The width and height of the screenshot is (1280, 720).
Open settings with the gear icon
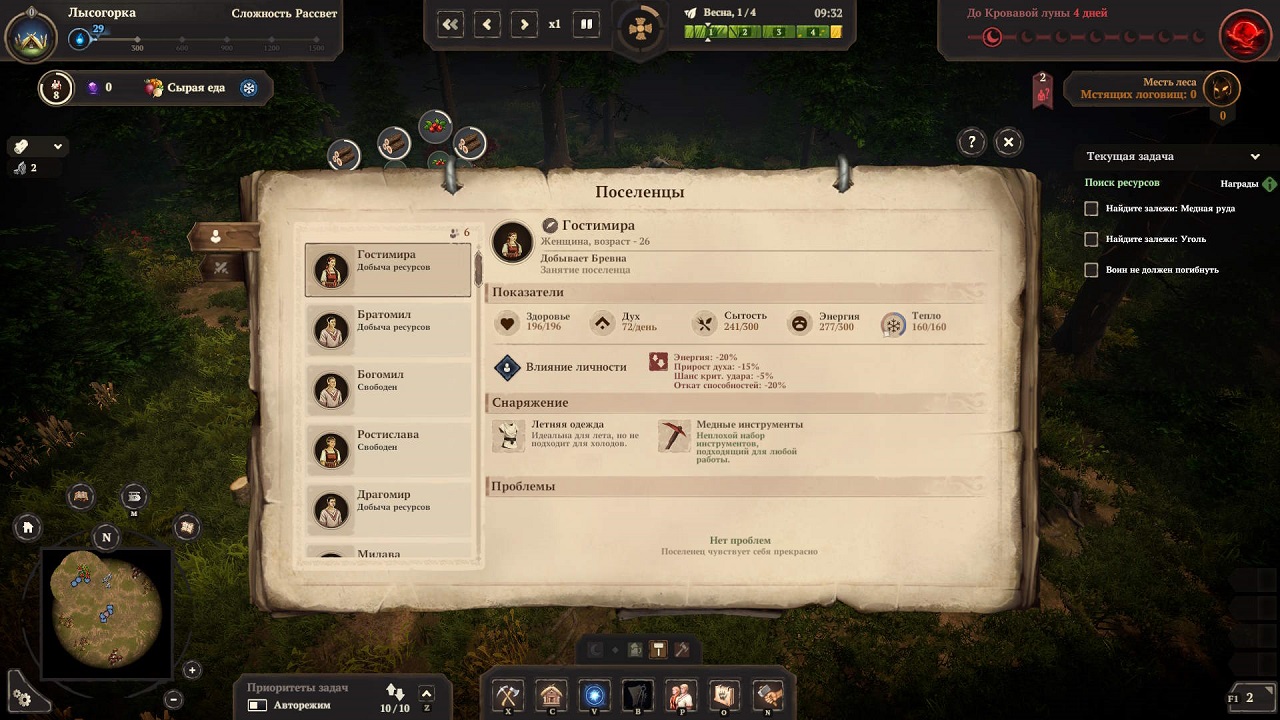tap(22, 698)
